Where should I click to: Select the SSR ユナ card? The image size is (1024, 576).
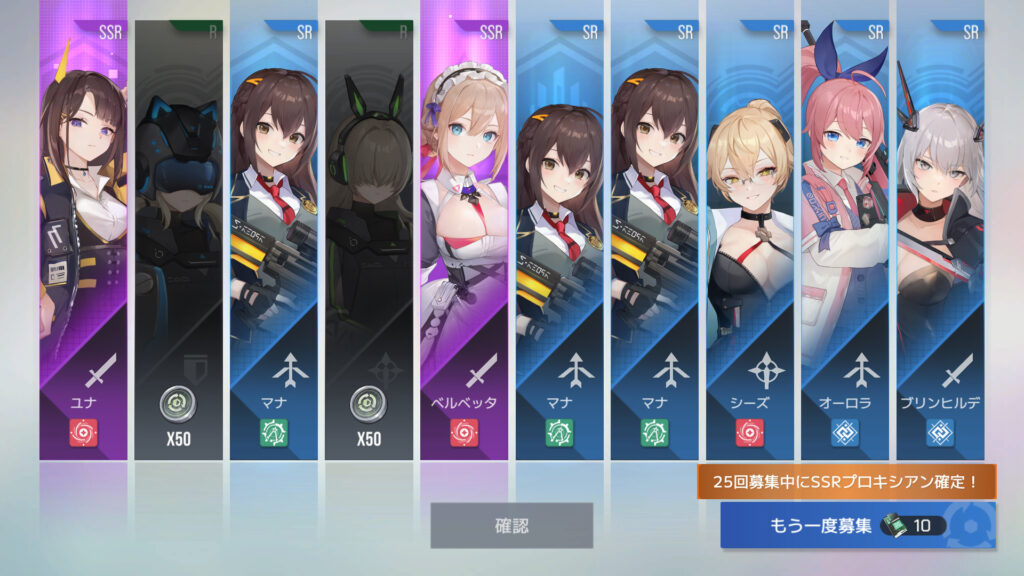tap(83, 240)
